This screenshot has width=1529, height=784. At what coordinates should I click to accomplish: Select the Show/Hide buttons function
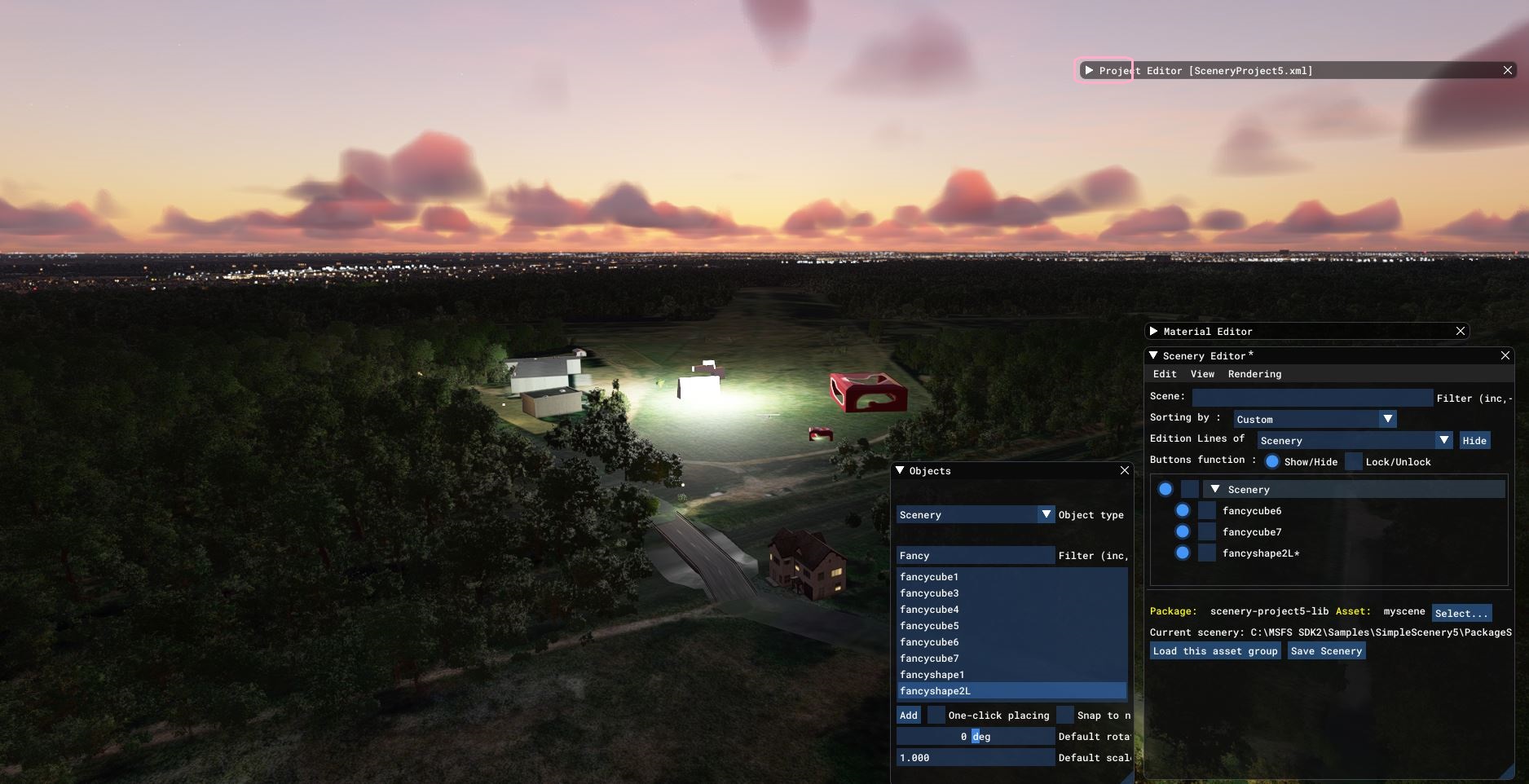click(1271, 461)
